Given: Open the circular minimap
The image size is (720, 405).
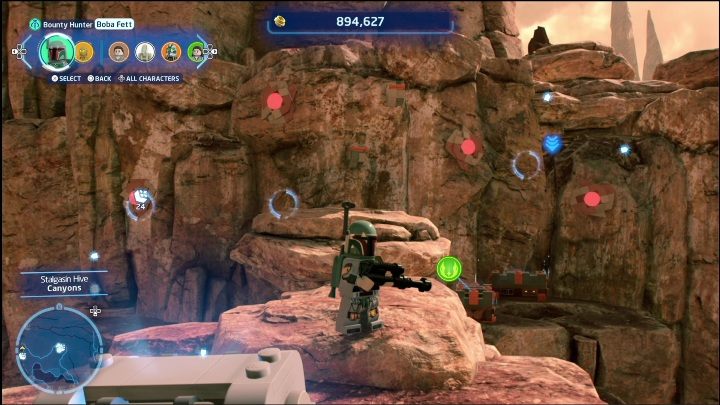Looking at the screenshot, I should pyautogui.click(x=60, y=346).
